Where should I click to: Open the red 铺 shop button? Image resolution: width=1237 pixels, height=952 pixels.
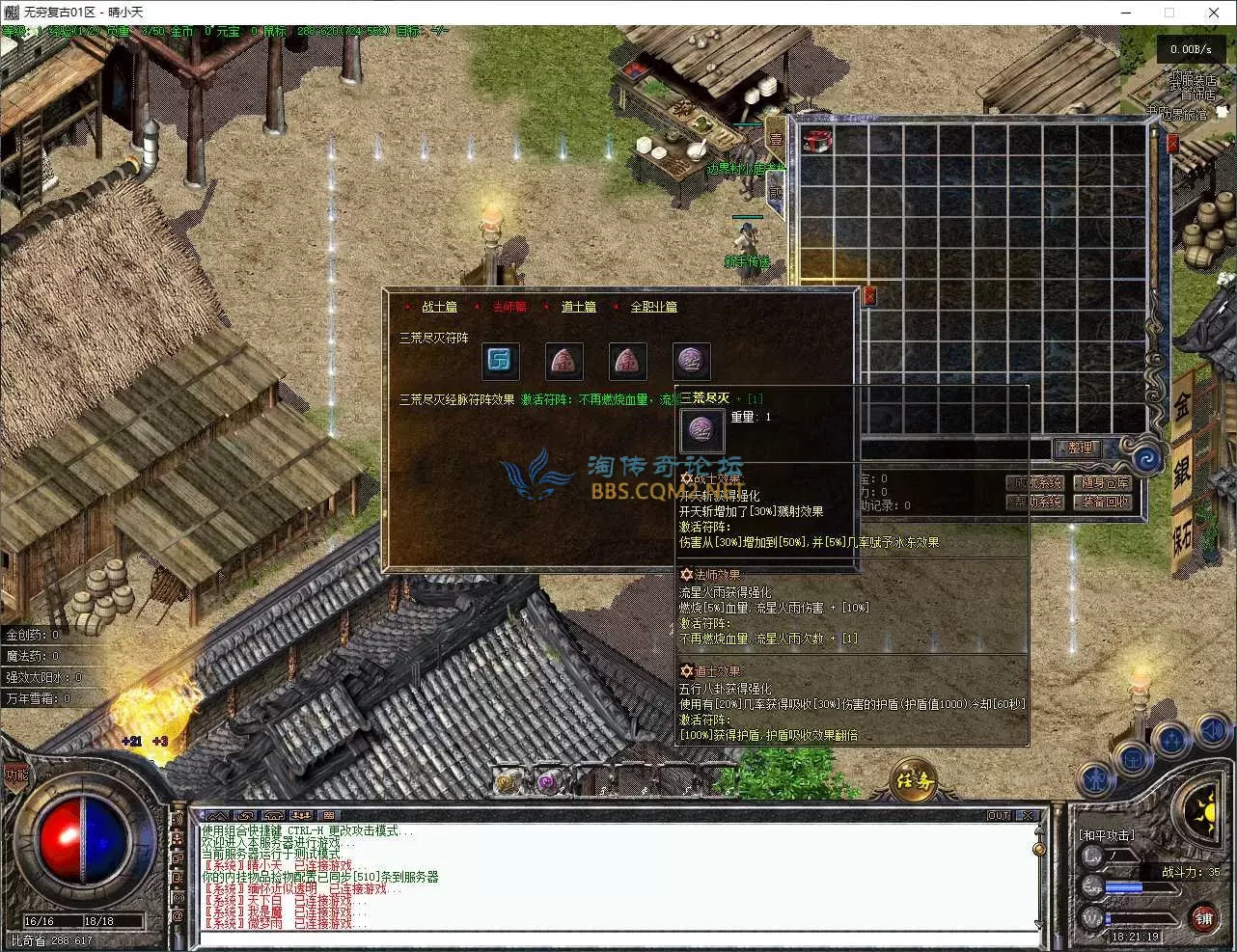pyautogui.click(x=1202, y=917)
